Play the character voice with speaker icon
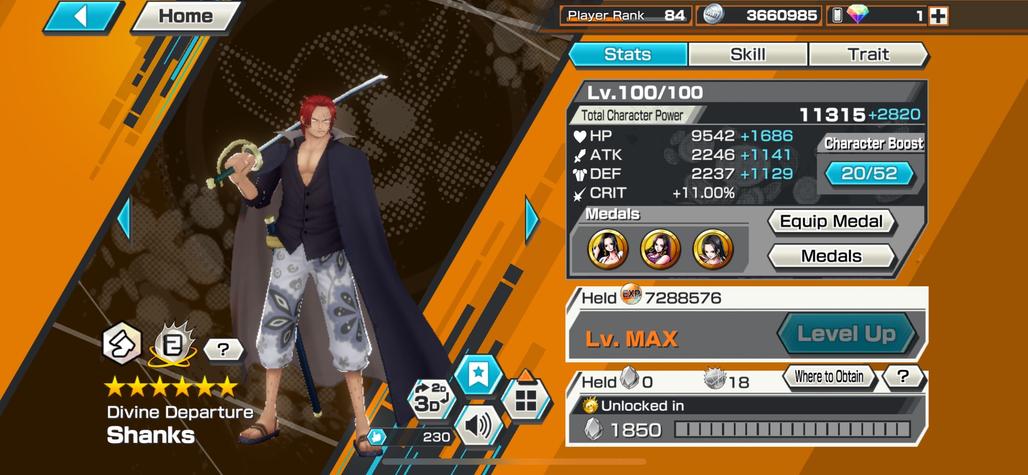 click(x=478, y=427)
